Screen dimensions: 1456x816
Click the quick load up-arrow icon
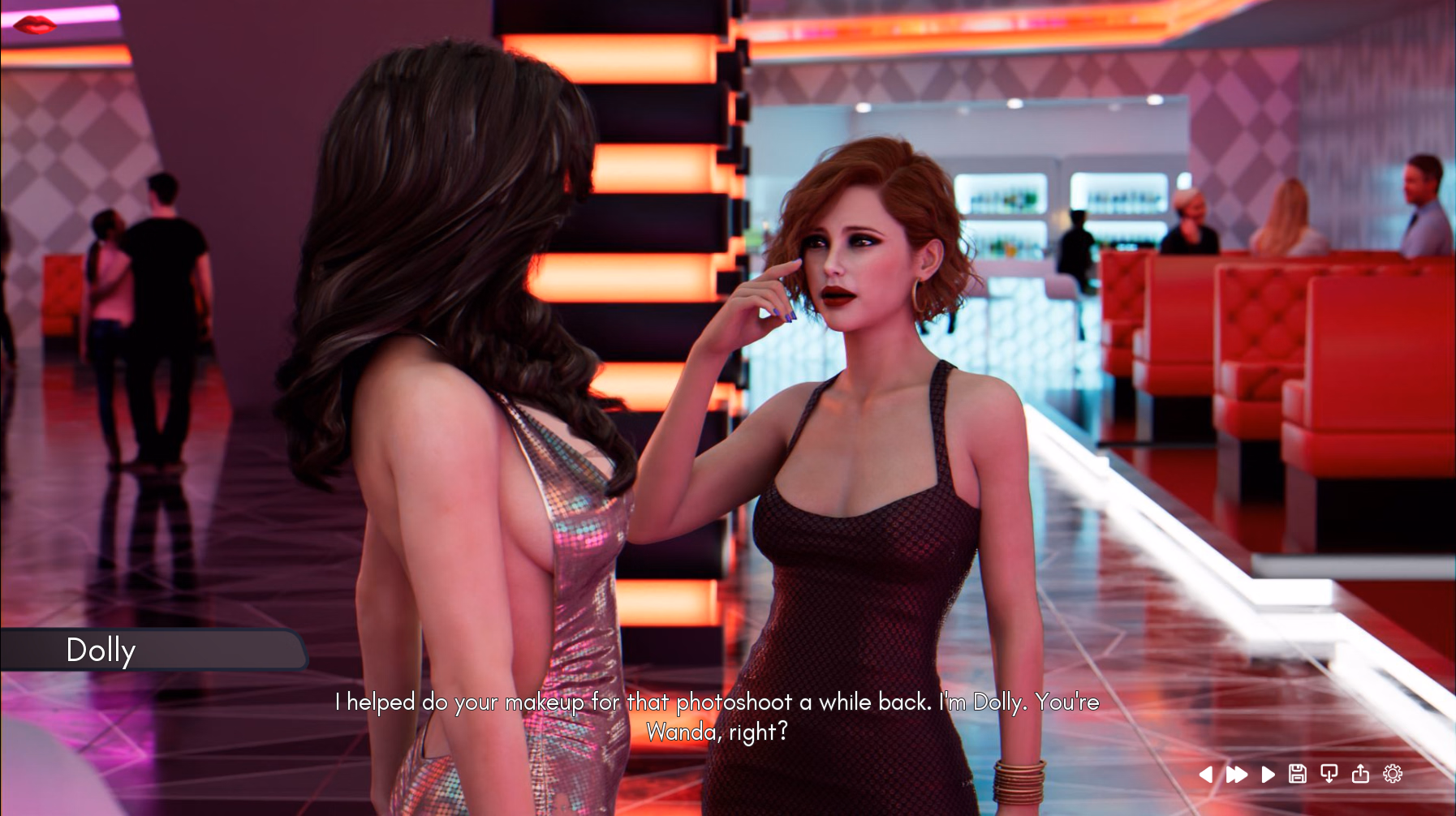pyautogui.click(x=1360, y=774)
